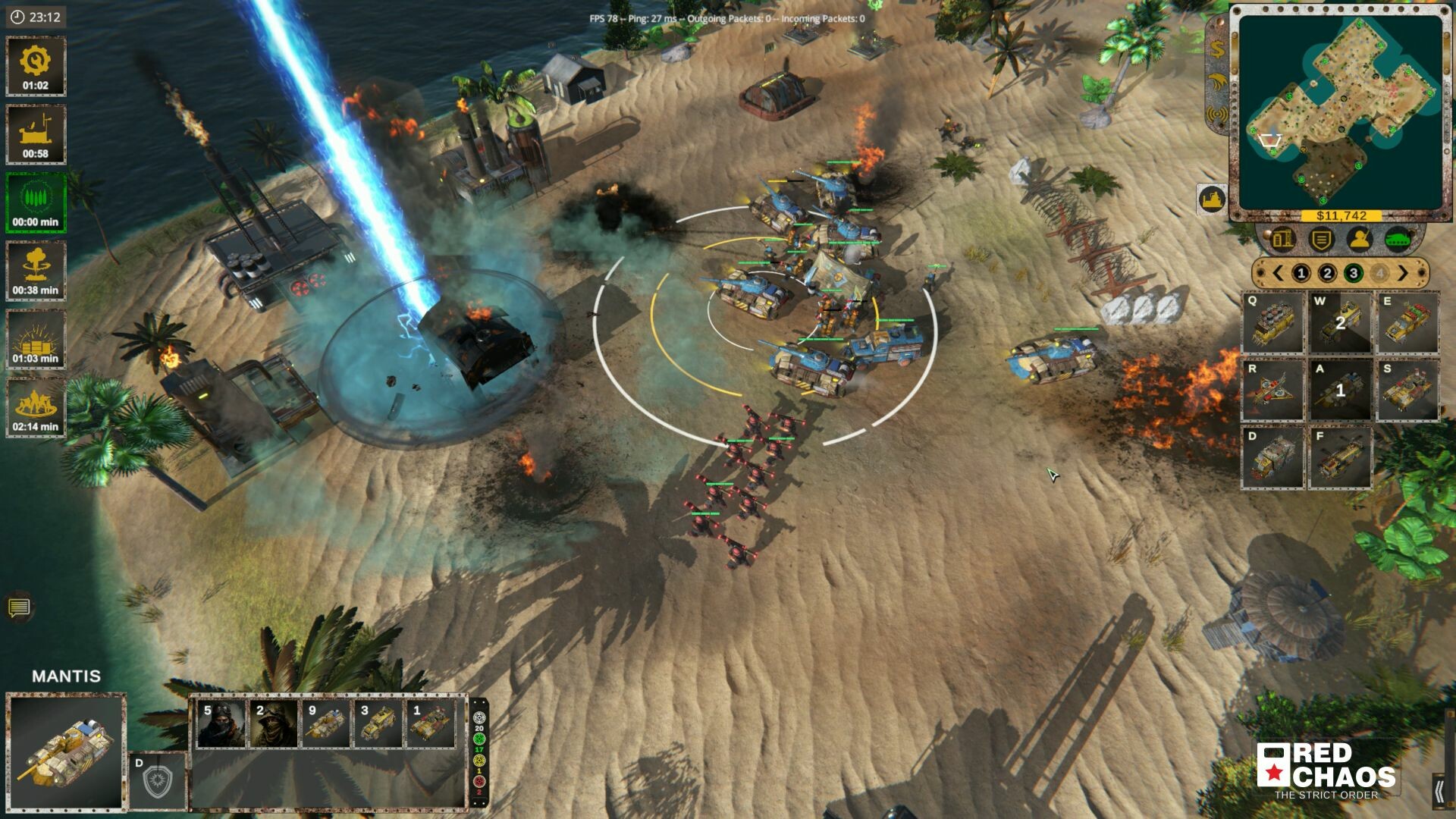1456x819 pixels.
Task: Activate the nuclear strike superweapon ability
Action: (35, 265)
